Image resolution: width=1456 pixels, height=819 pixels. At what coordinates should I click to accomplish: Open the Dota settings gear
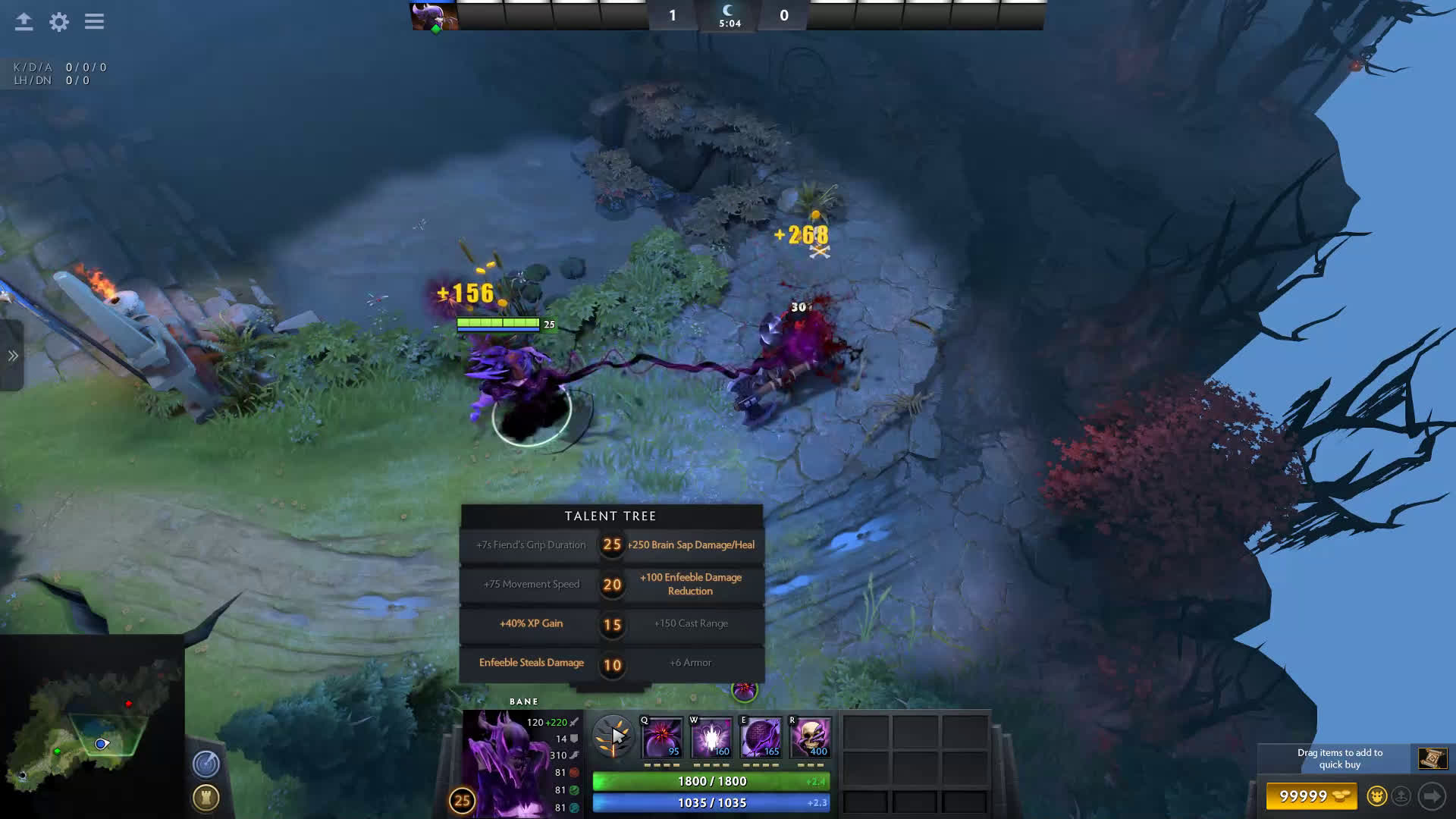[x=58, y=22]
